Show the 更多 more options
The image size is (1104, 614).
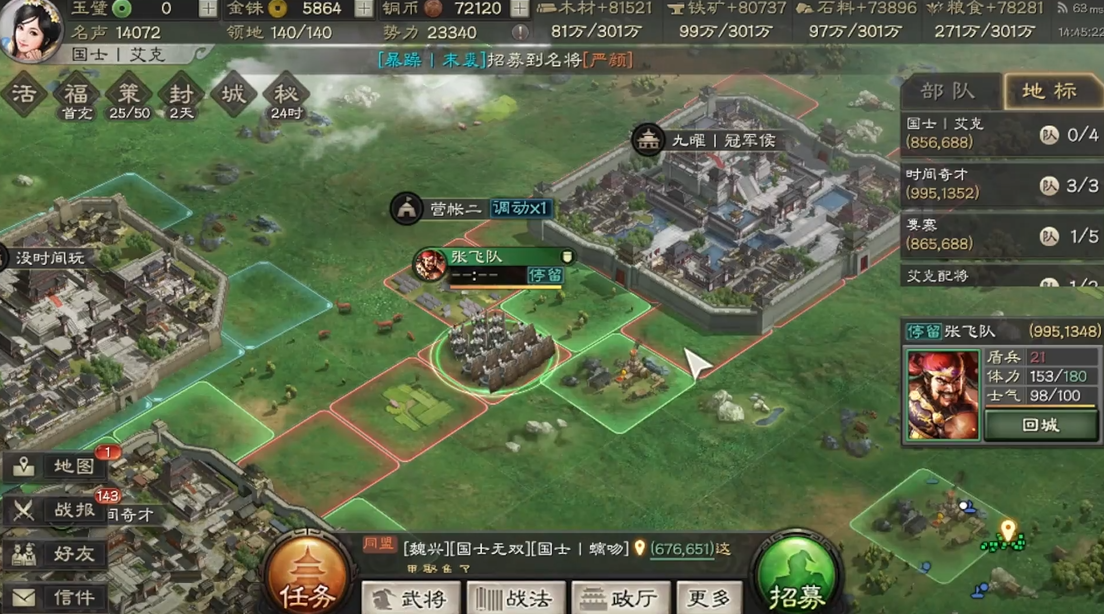pos(709,598)
